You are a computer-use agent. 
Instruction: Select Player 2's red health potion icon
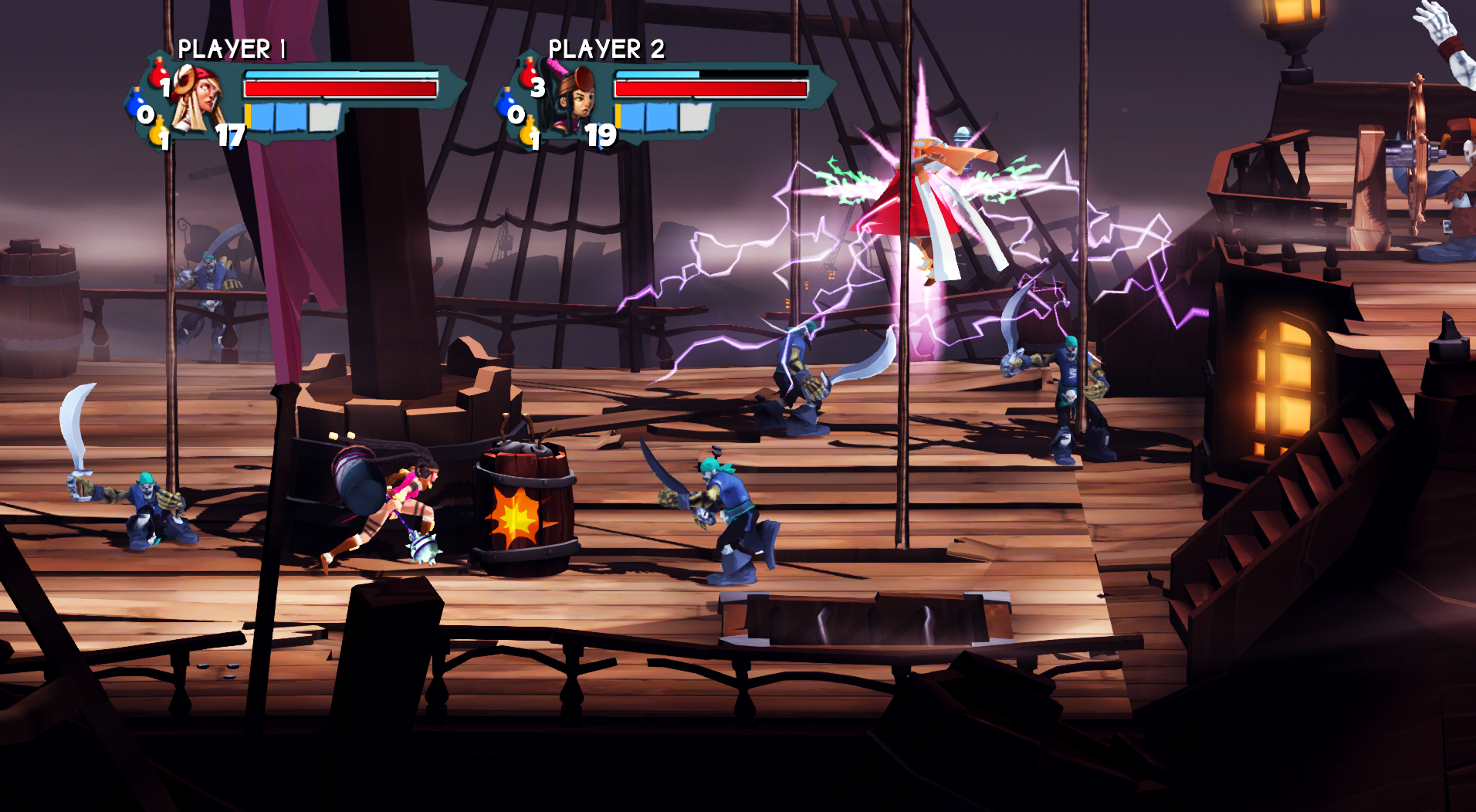[529, 73]
